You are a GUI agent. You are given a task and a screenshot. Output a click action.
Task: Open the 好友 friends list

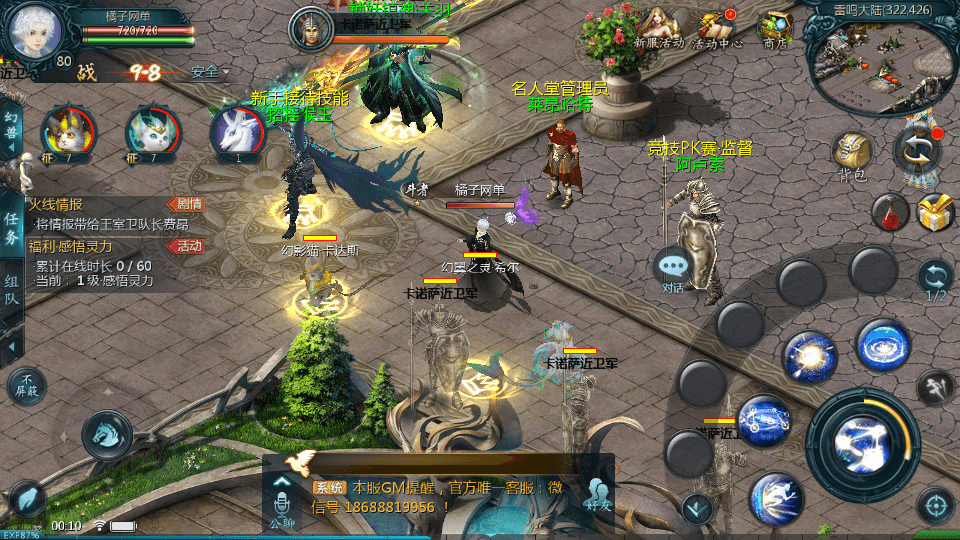click(x=597, y=494)
